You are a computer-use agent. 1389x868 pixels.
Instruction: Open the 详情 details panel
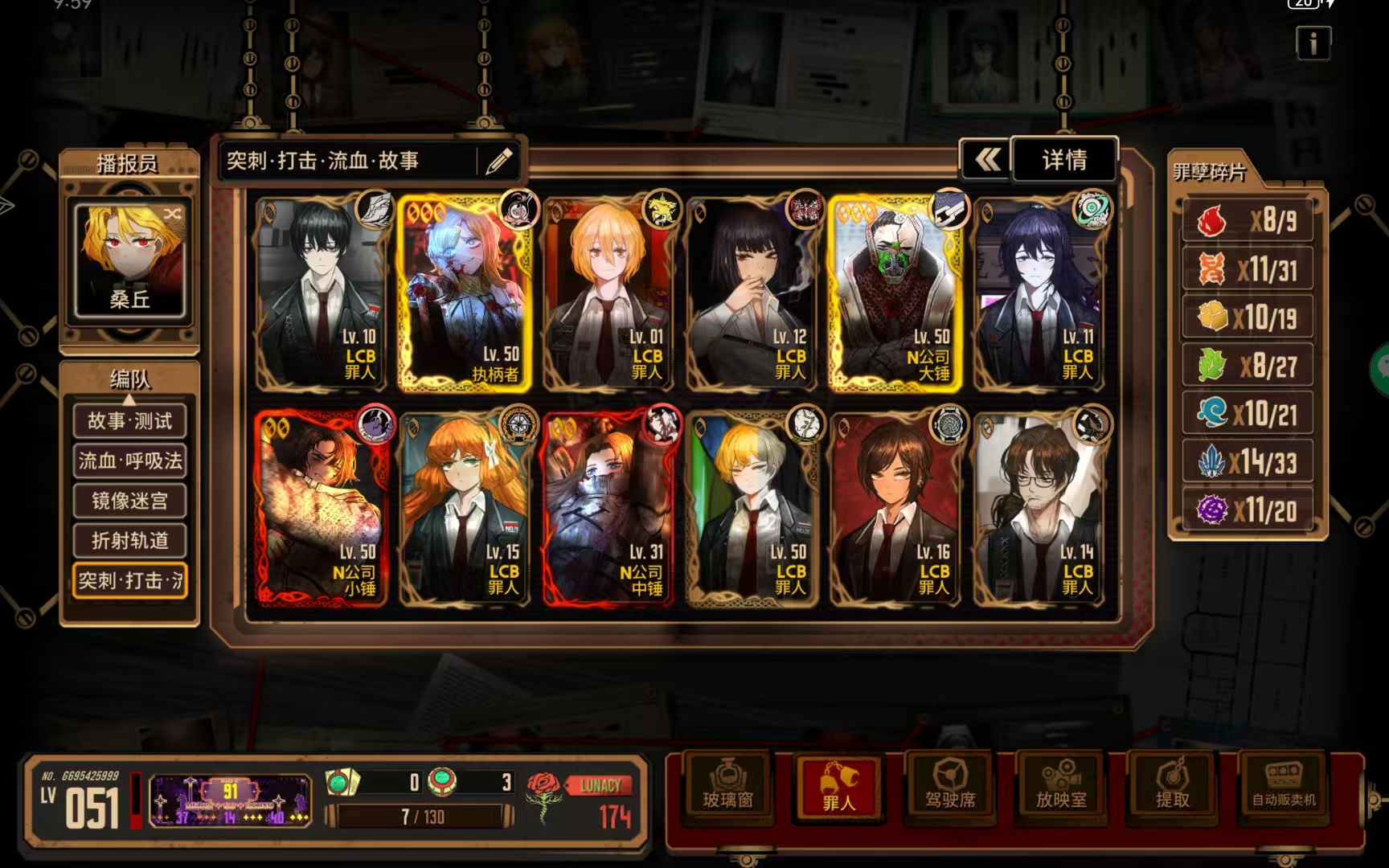[1063, 160]
